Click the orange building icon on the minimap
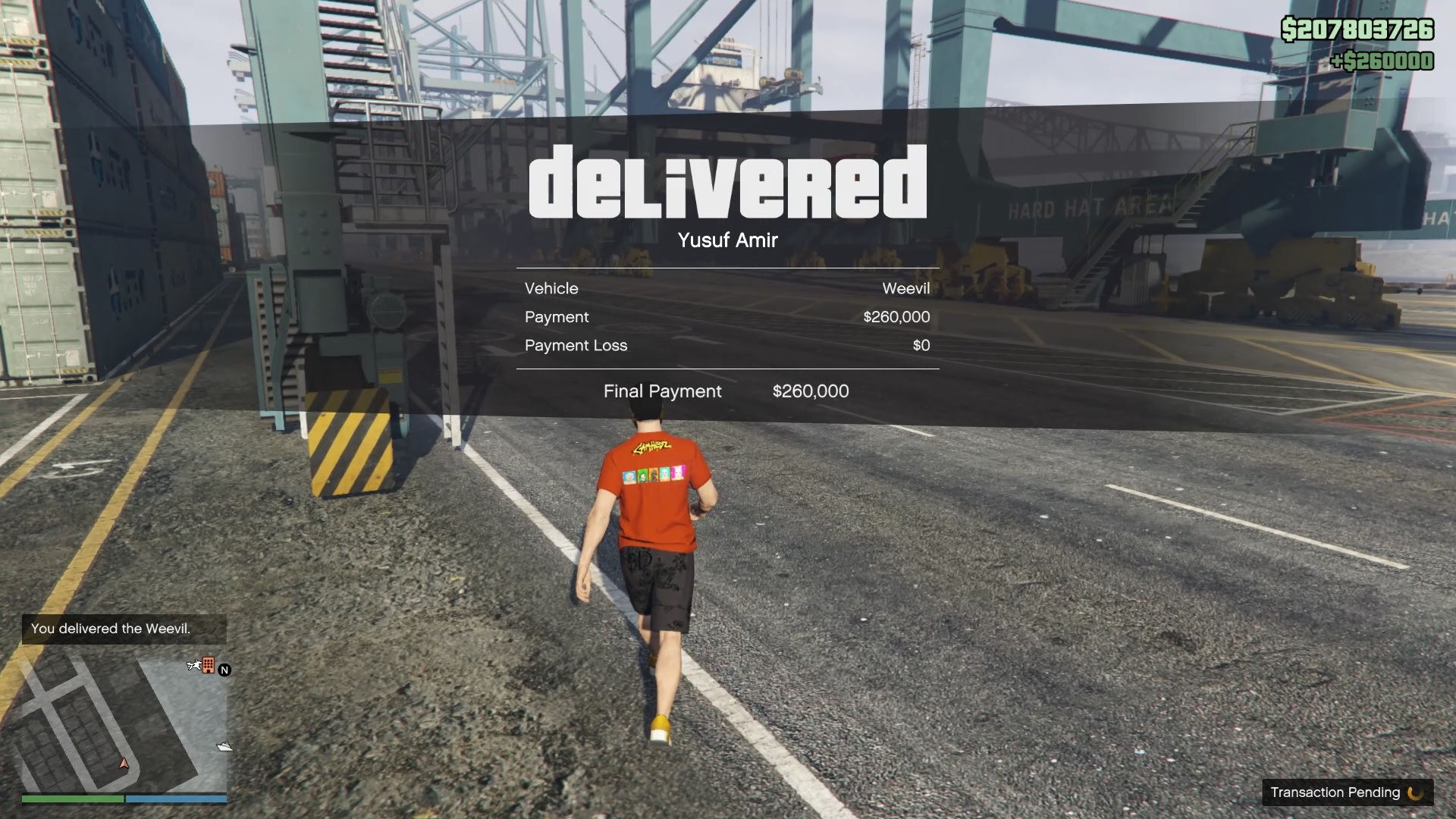The width and height of the screenshot is (1456, 819). [x=209, y=665]
